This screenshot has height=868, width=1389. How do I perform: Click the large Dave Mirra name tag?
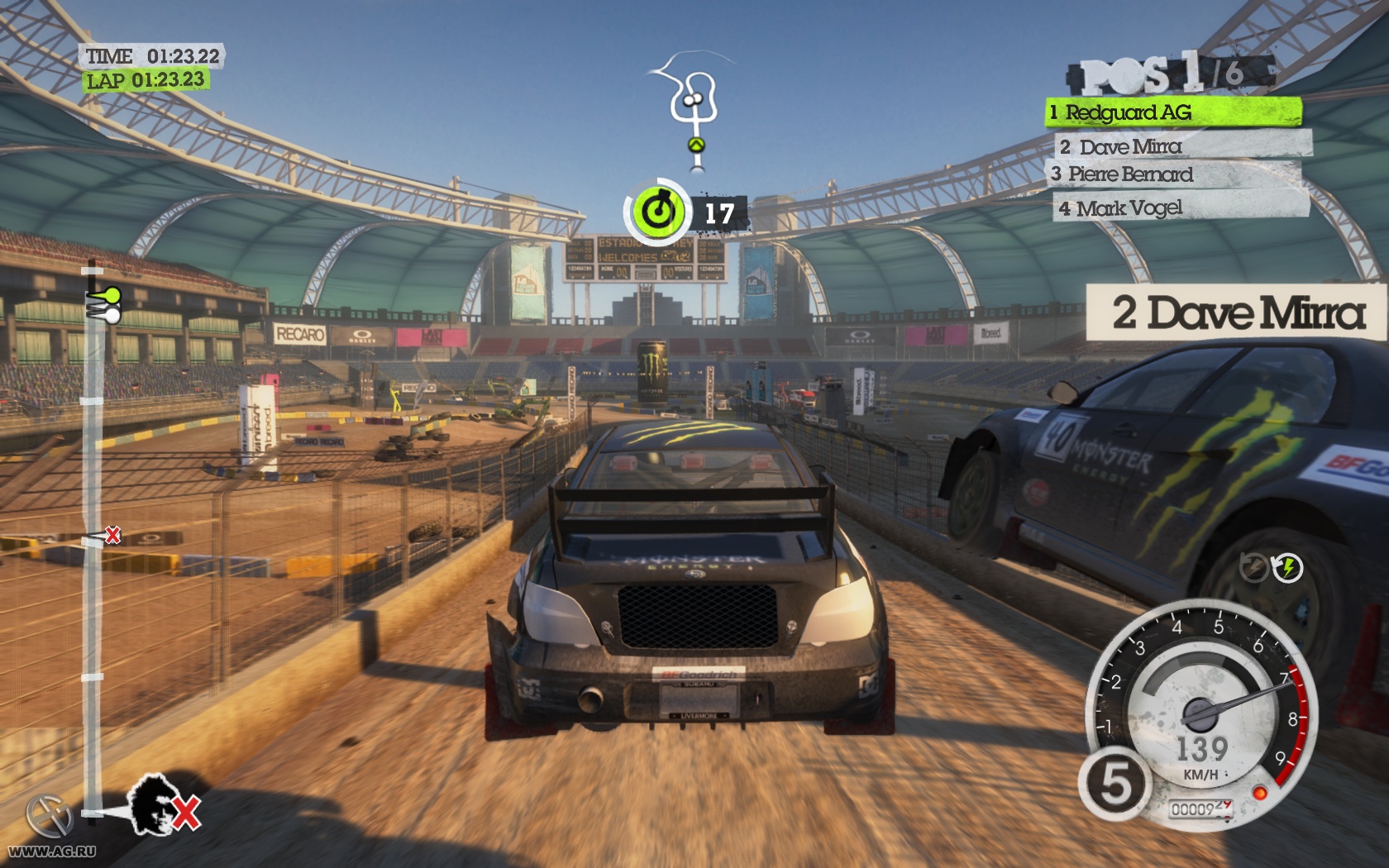pyautogui.click(x=1237, y=312)
